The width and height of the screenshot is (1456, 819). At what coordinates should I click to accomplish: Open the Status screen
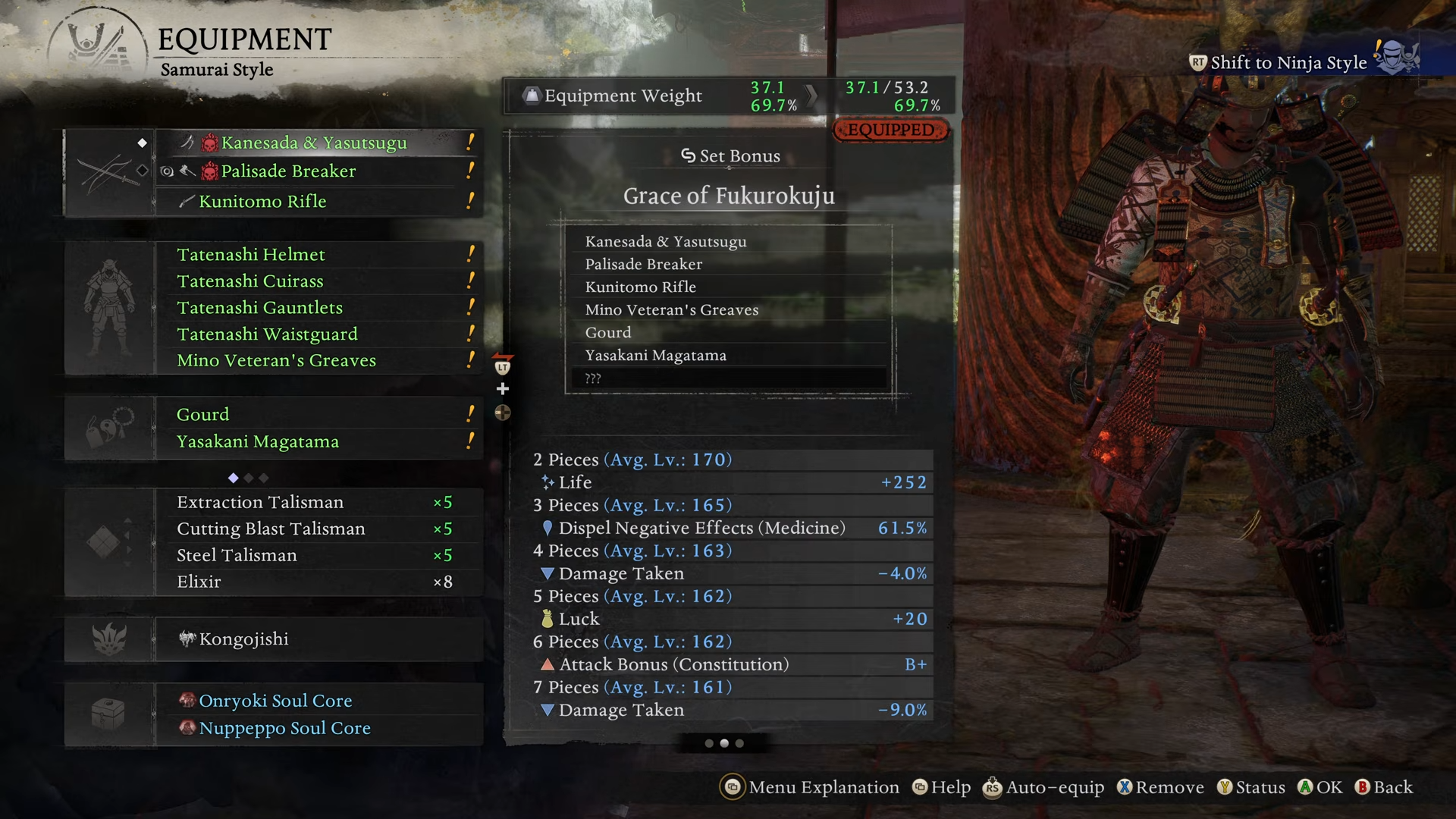tap(1251, 788)
